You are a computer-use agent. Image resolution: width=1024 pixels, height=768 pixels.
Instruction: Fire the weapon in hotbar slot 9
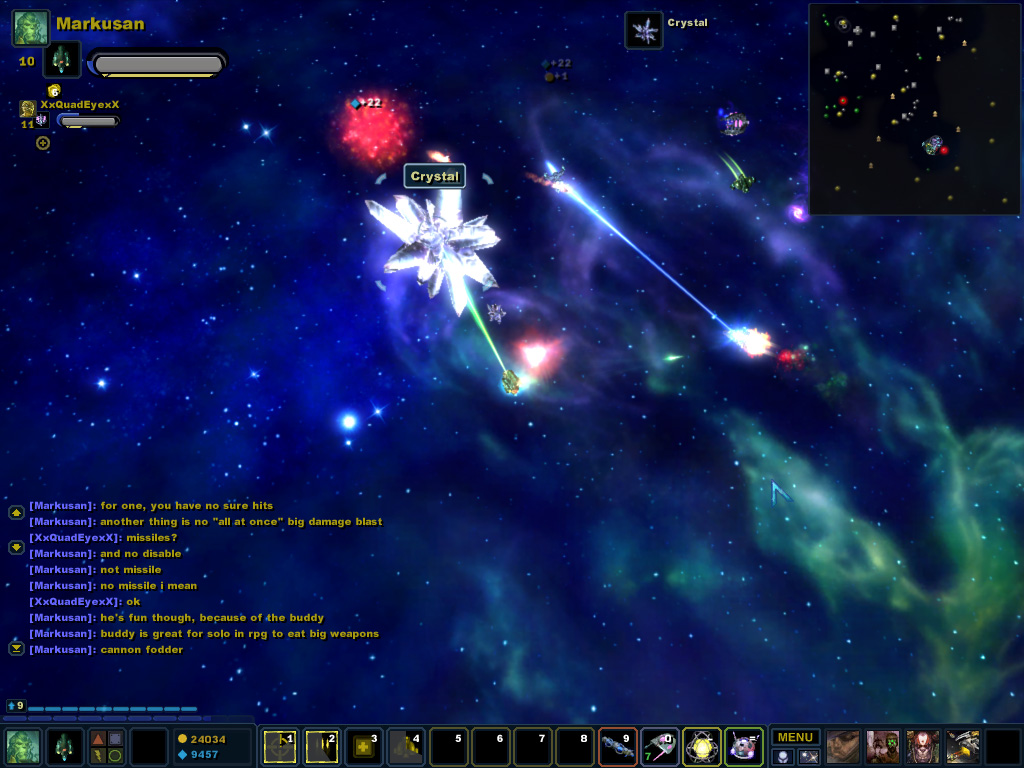coord(617,747)
